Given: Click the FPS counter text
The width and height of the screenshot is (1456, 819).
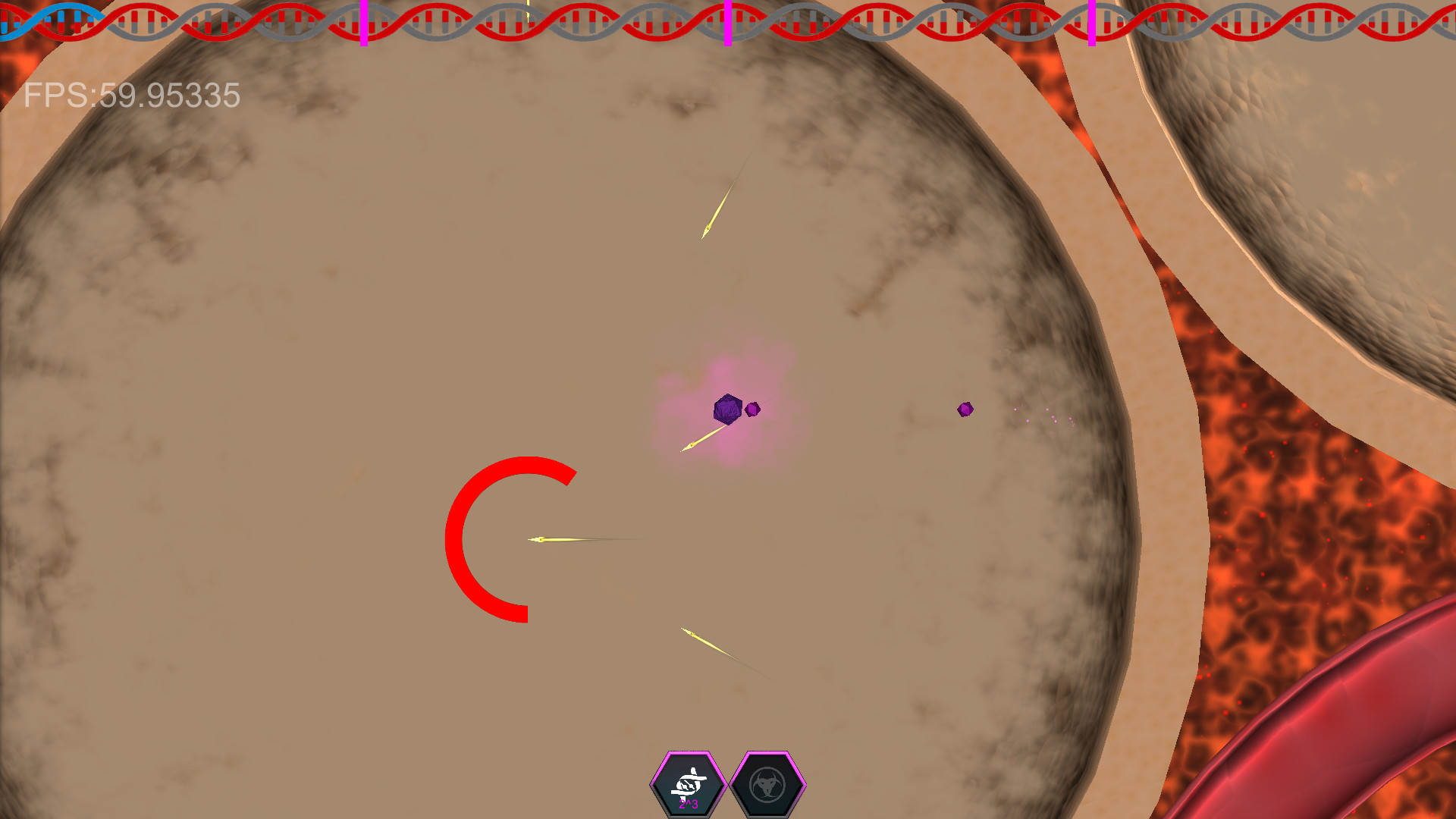Looking at the screenshot, I should pos(129,96).
